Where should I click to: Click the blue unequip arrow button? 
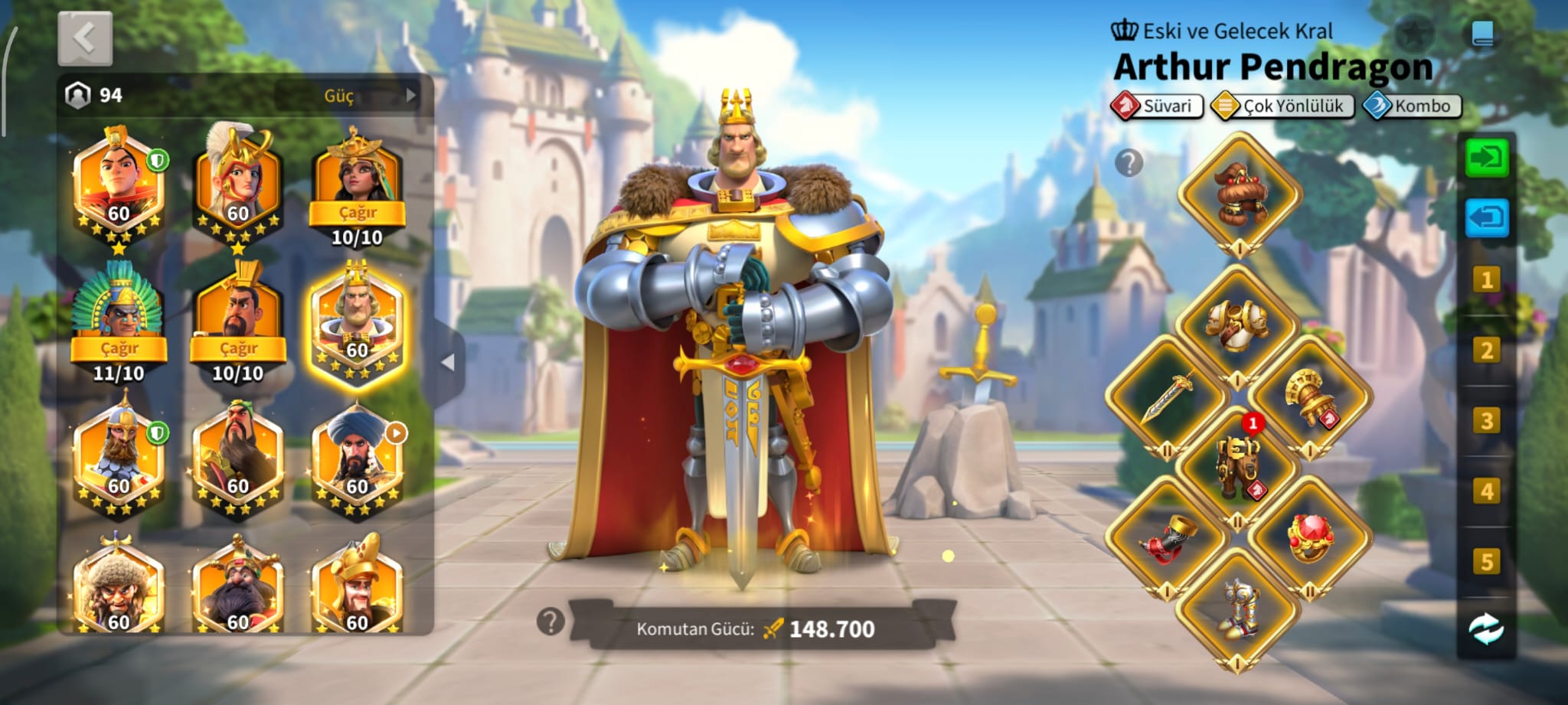click(x=1486, y=219)
